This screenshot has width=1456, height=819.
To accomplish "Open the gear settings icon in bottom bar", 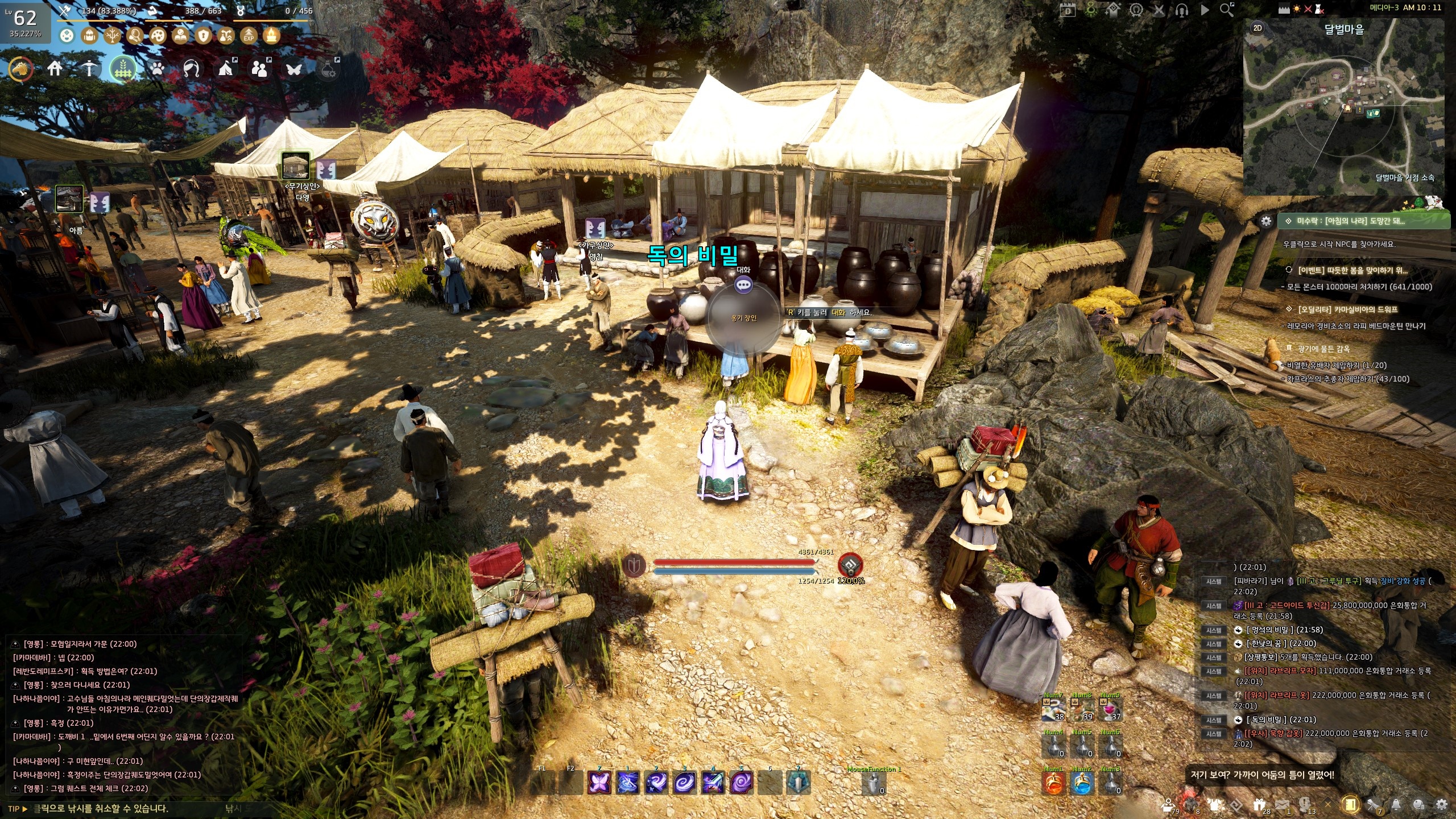I will [x=1441, y=805].
